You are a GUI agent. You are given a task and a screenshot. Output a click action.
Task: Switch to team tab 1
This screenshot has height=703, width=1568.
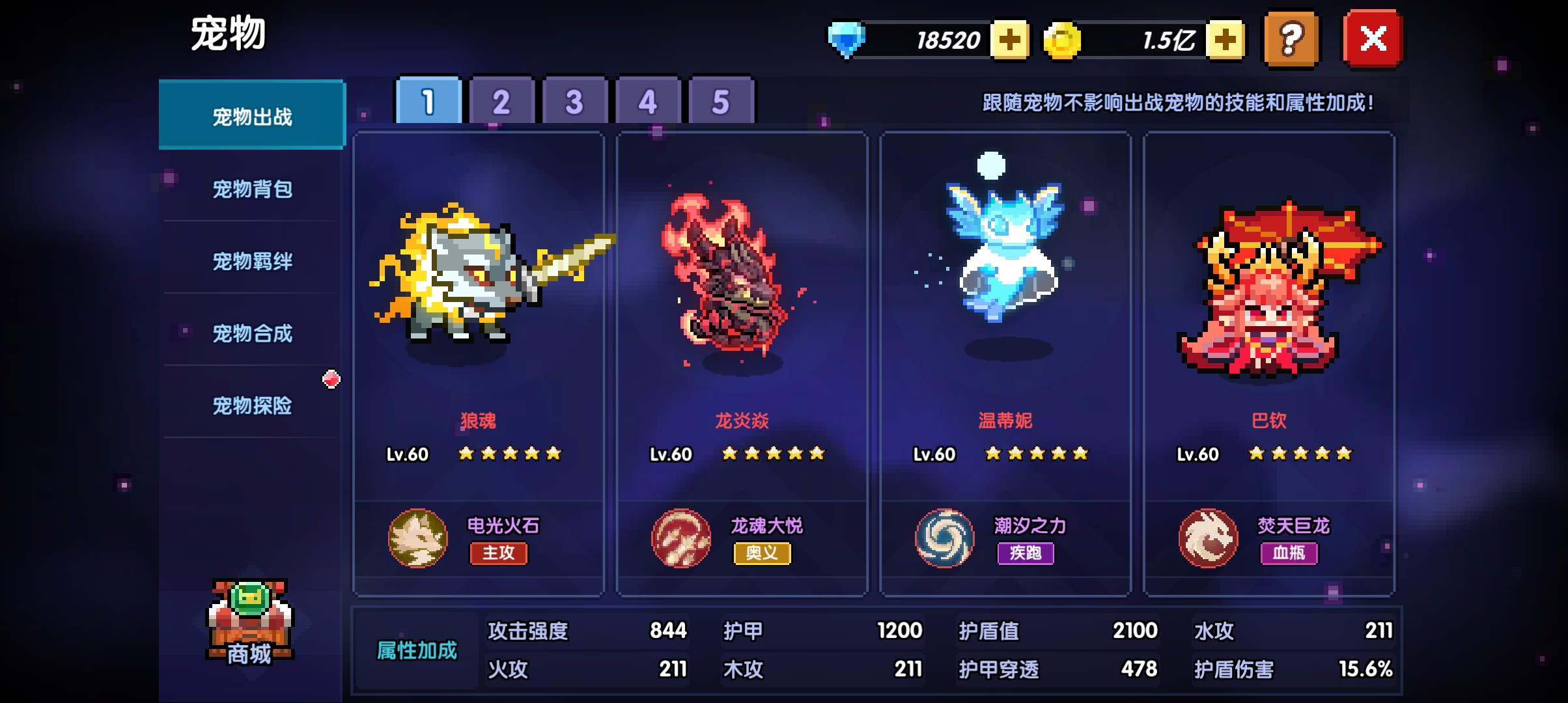tap(428, 102)
